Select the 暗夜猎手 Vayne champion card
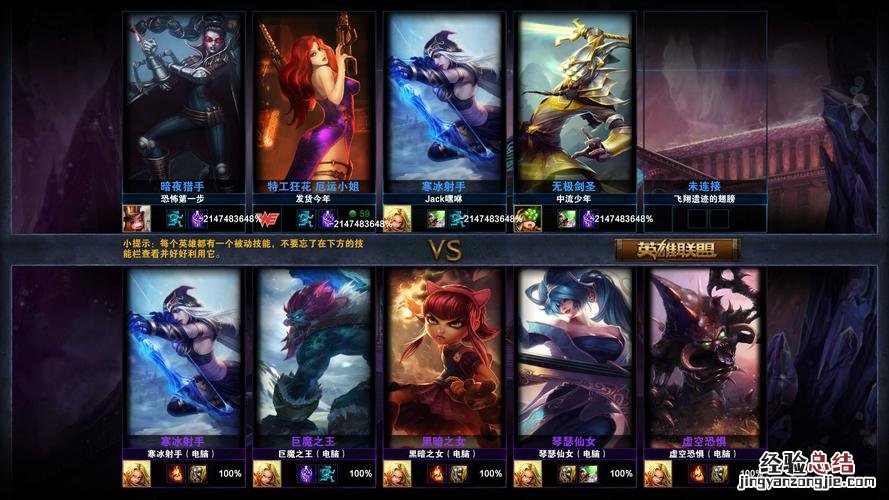Image resolution: width=889 pixels, height=500 pixels. 184,98
